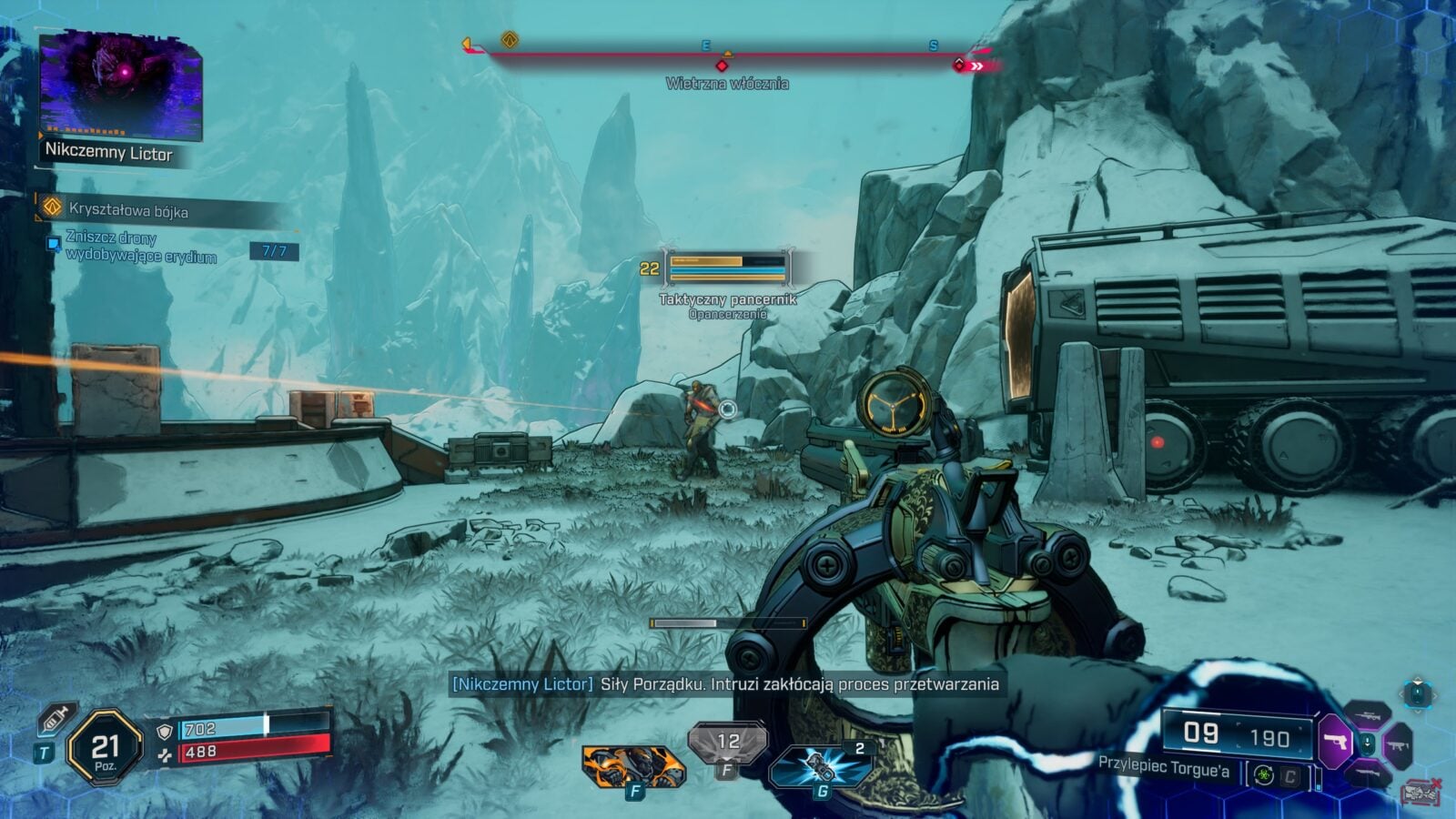
Task: Click the yellow quest marker on compass
Action: pyautogui.click(x=510, y=40)
